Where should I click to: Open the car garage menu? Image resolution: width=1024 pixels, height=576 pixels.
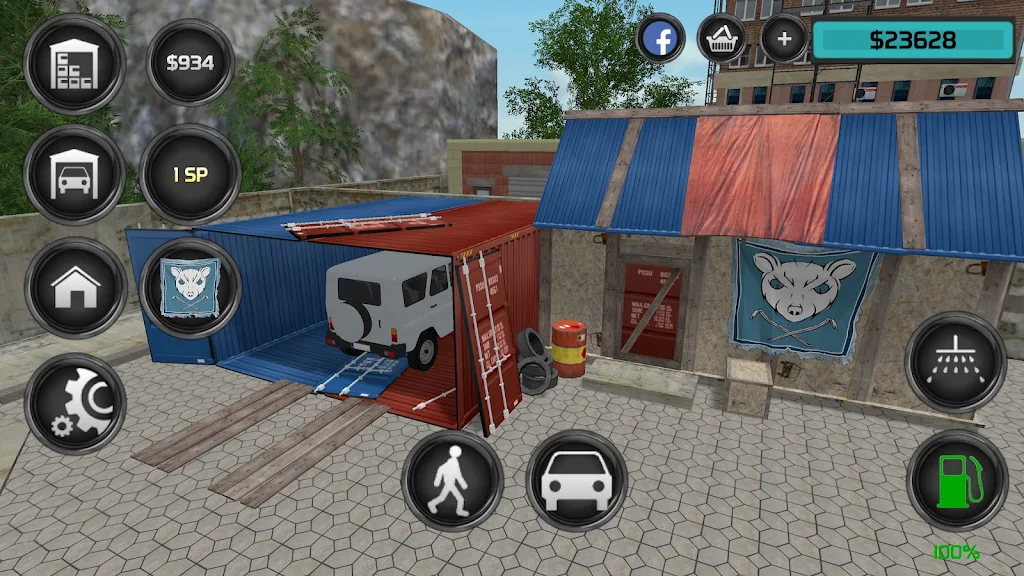75,175
